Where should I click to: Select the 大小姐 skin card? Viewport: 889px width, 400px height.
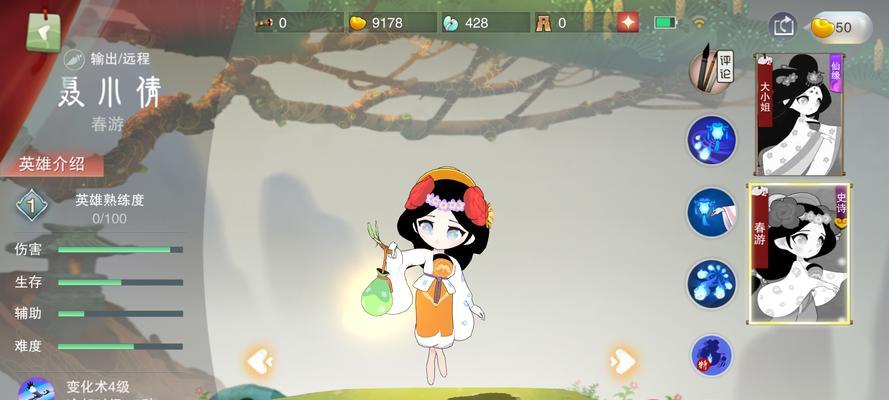tap(799, 114)
